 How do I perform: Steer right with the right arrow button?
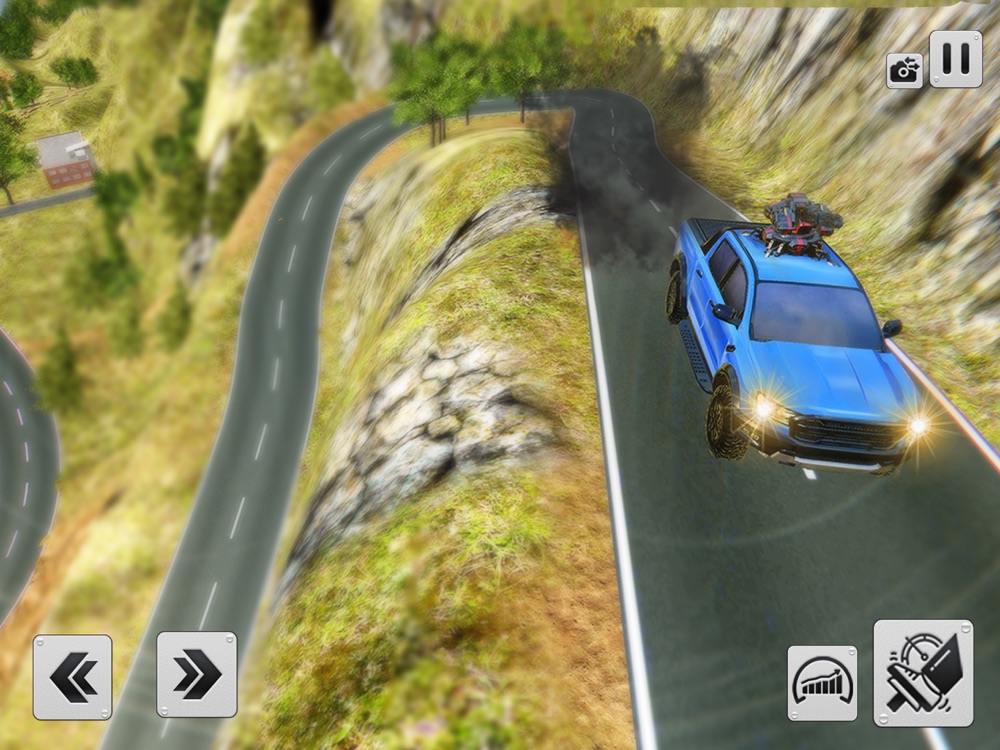(x=197, y=675)
